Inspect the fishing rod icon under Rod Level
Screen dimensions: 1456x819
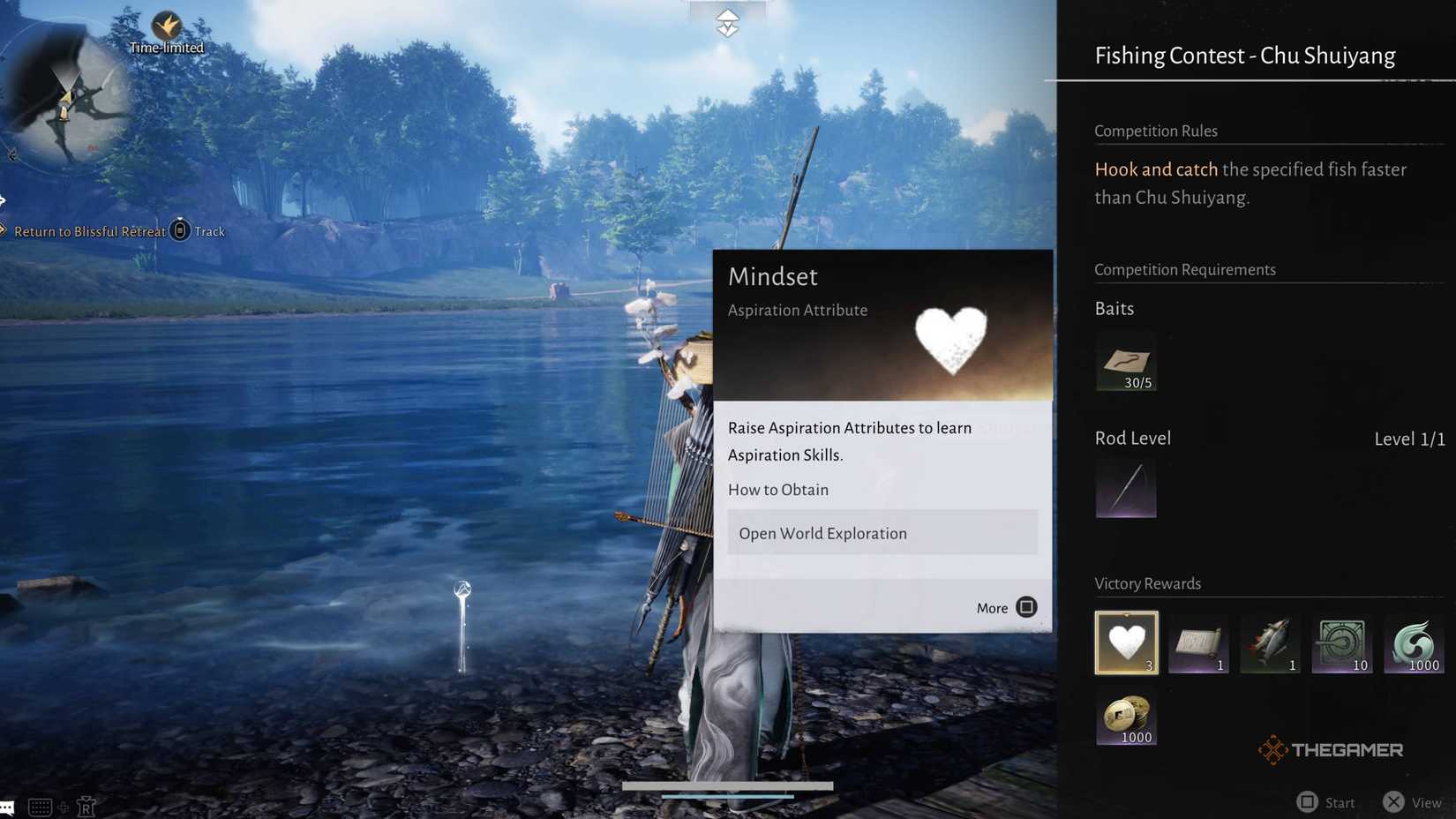pyautogui.click(x=1126, y=488)
